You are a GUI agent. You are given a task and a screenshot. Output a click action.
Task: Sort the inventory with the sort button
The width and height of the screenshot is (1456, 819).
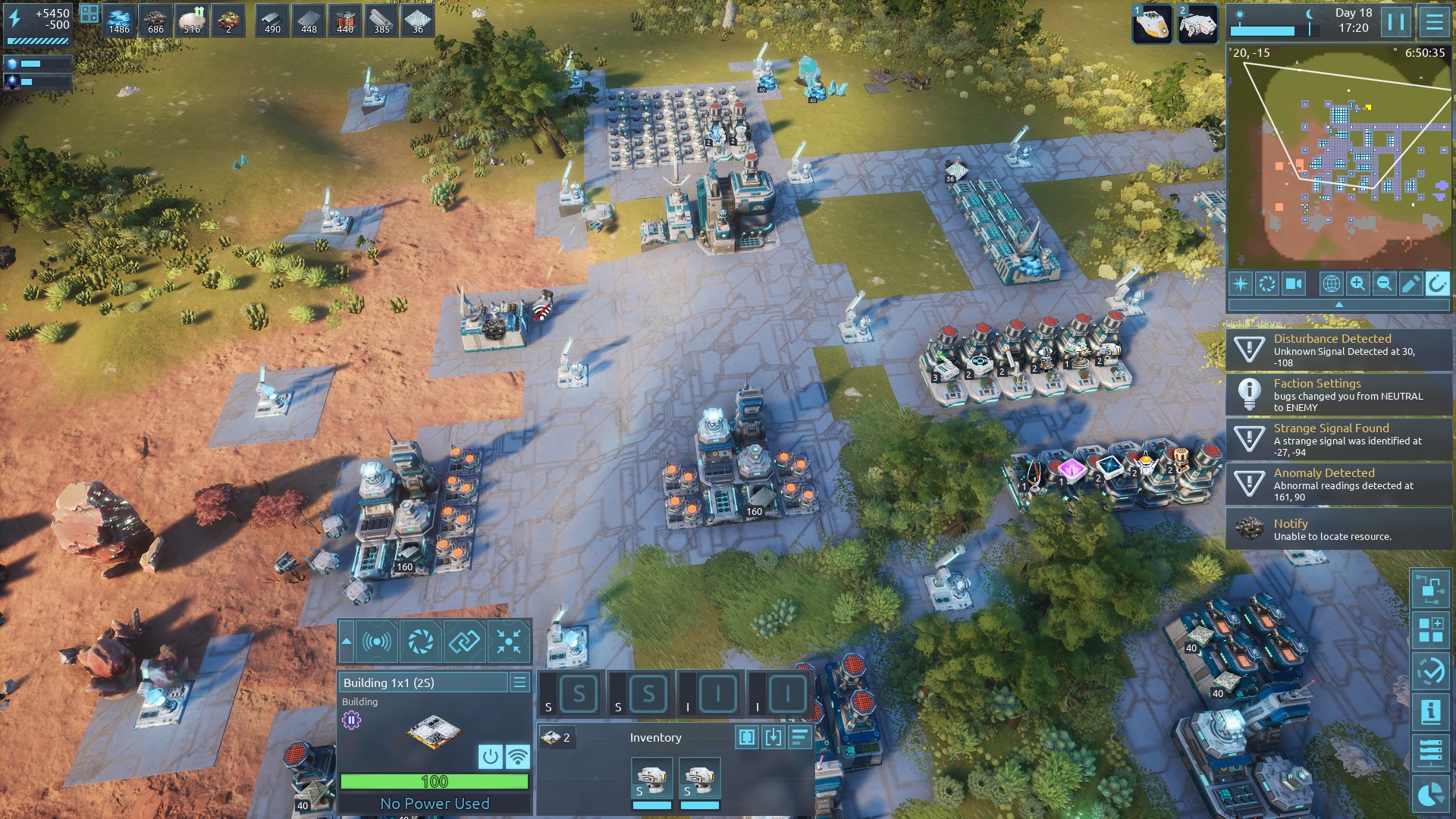tap(799, 737)
